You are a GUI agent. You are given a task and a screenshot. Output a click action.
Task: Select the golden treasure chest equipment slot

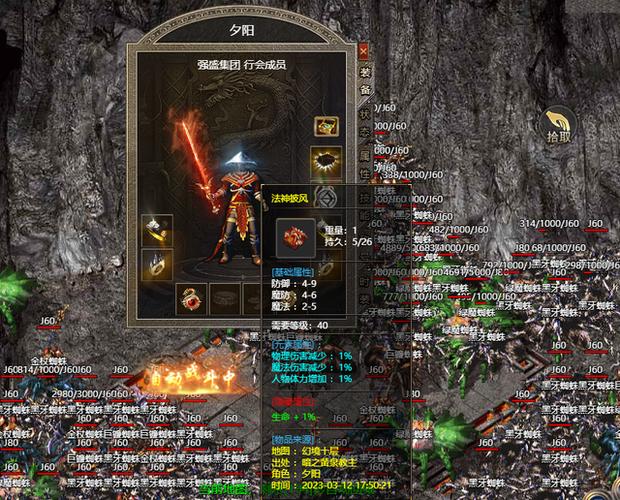coord(326,127)
